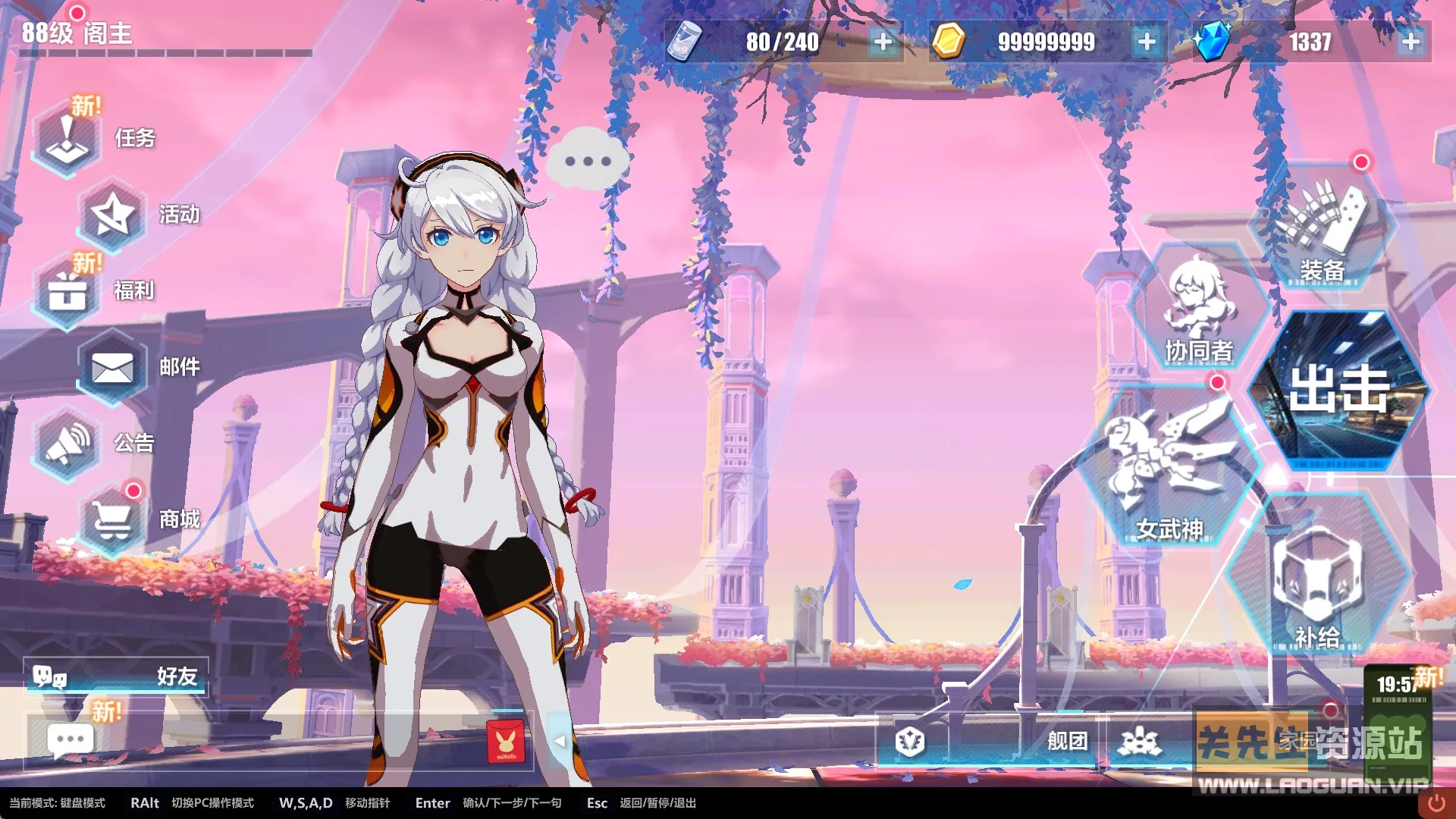Log out using the power icon
1456x819 pixels.
click(x=1438, y=802)
